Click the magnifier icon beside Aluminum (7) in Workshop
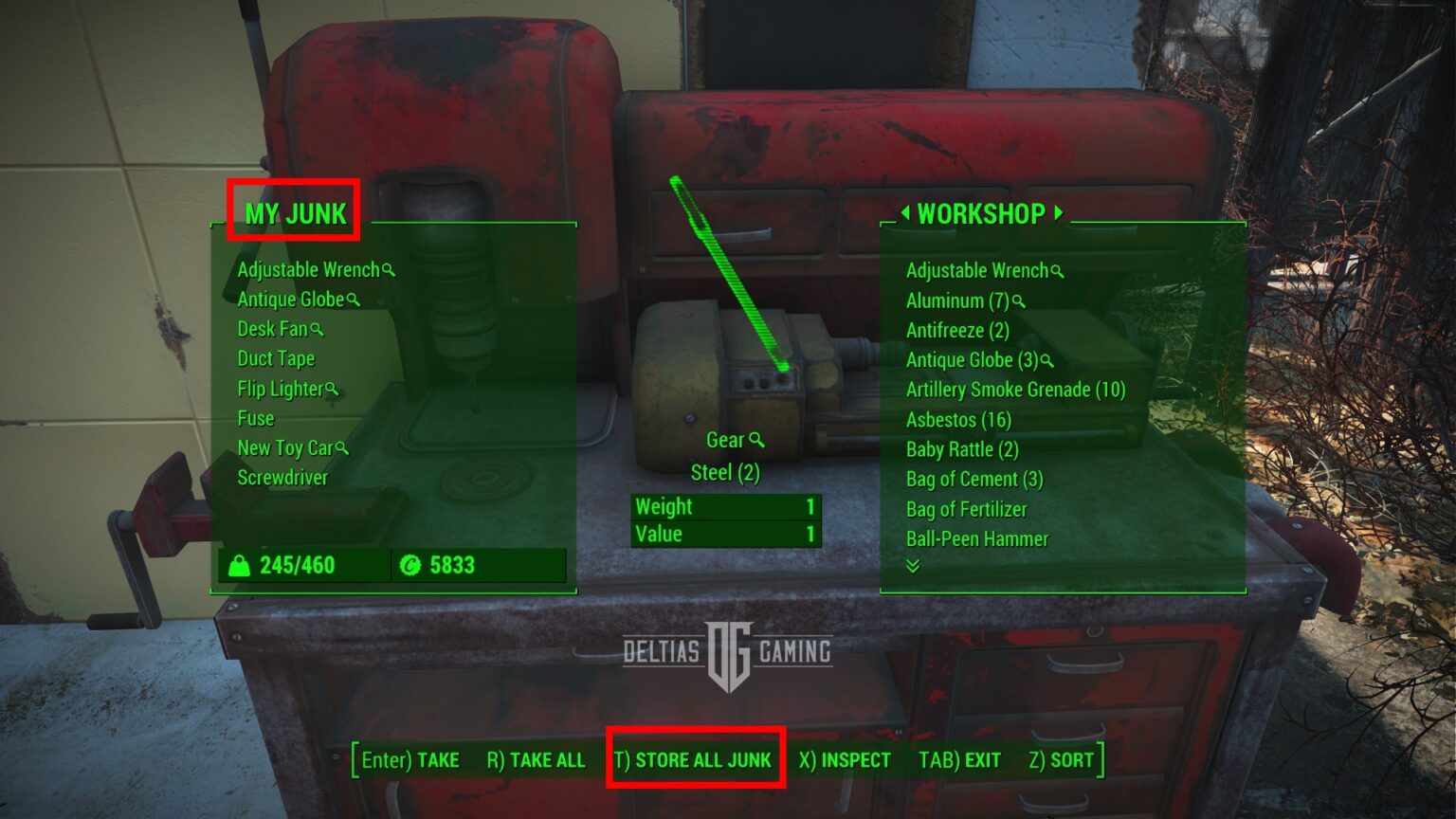 pyautogui.click(x=1019, y=301)
